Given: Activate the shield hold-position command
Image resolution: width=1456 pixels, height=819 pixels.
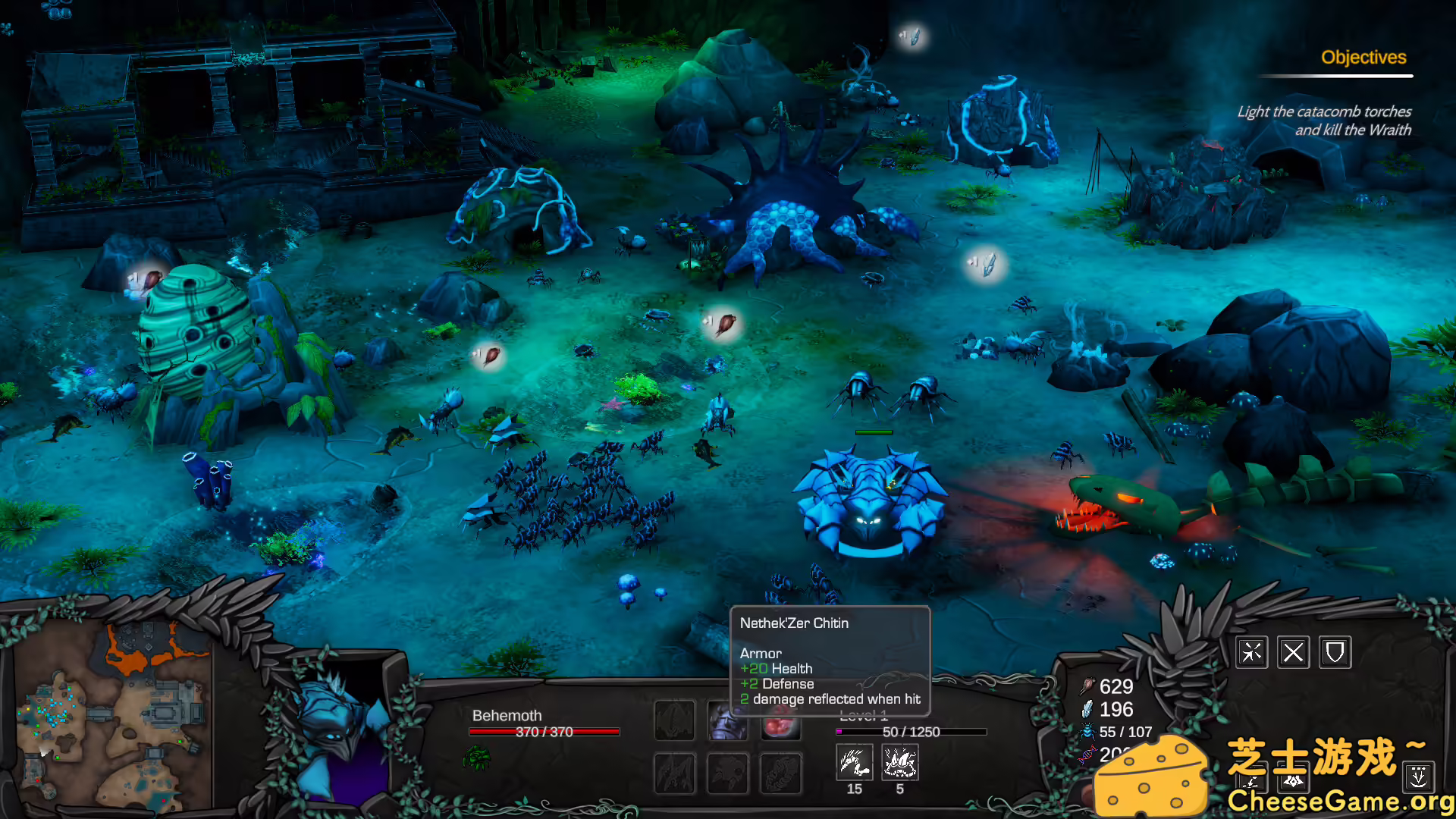Looking at the screenshot, I should (1335, 652).
